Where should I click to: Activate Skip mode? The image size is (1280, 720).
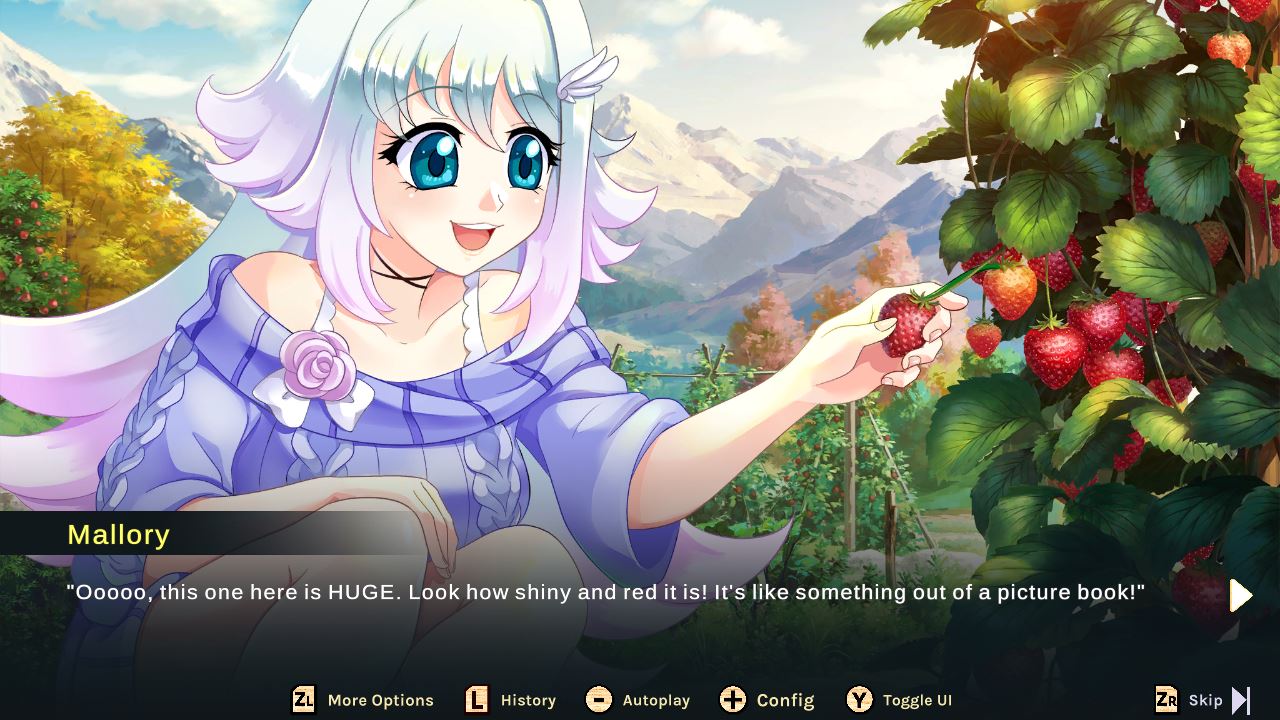(1205, 700)
